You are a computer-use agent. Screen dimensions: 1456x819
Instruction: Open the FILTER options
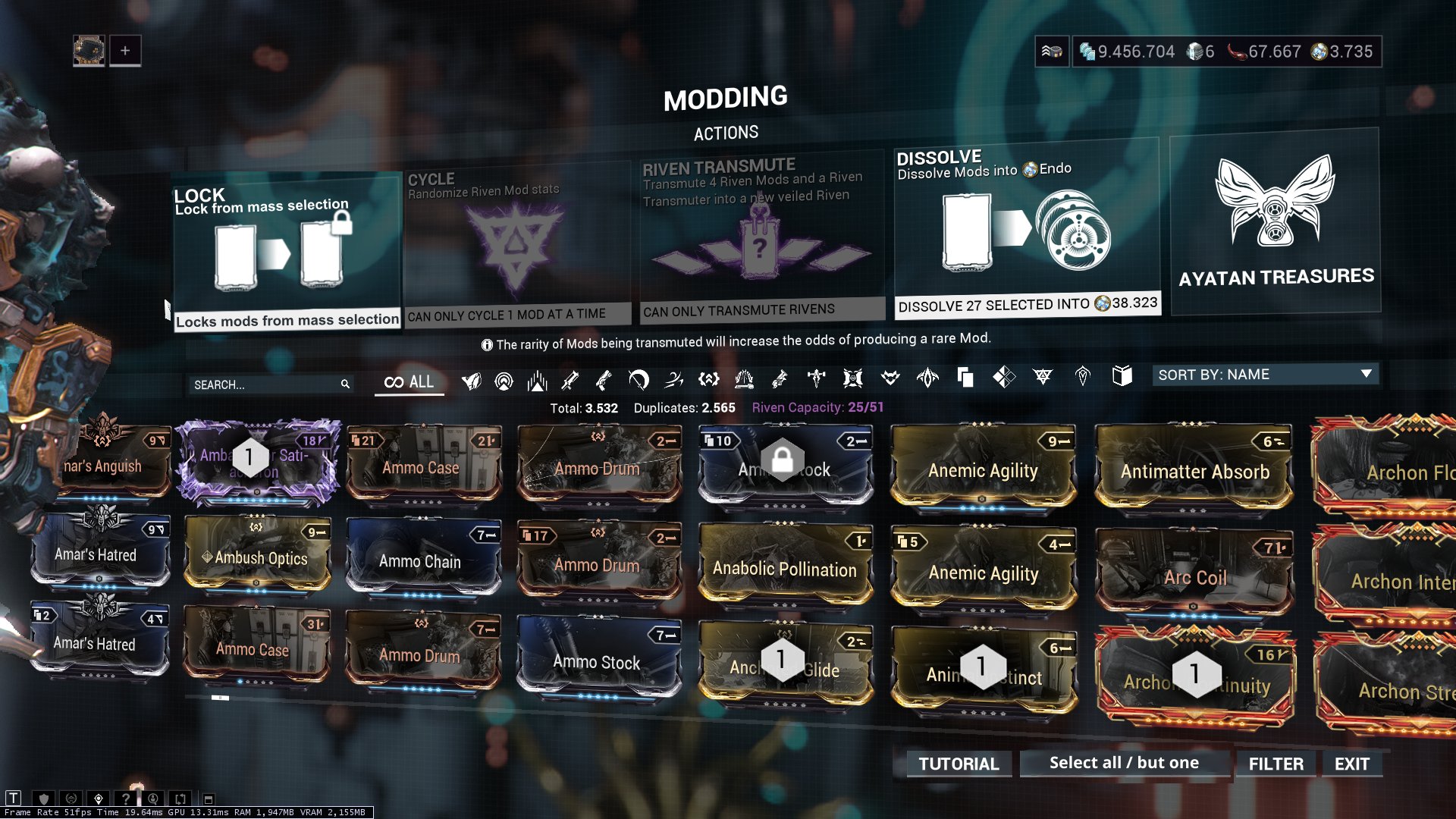tap(1276, 763)
